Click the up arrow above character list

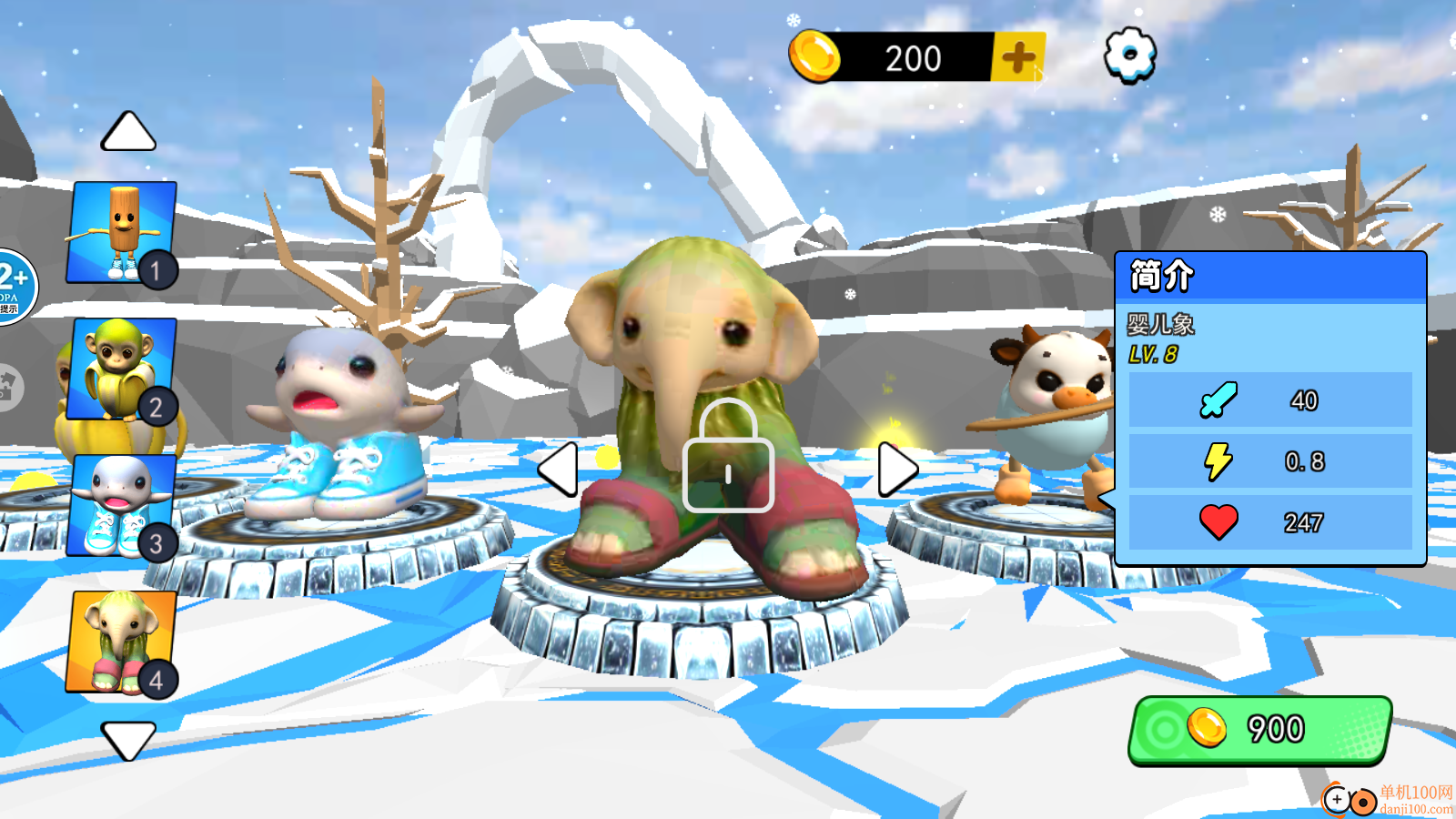point(128,133)
